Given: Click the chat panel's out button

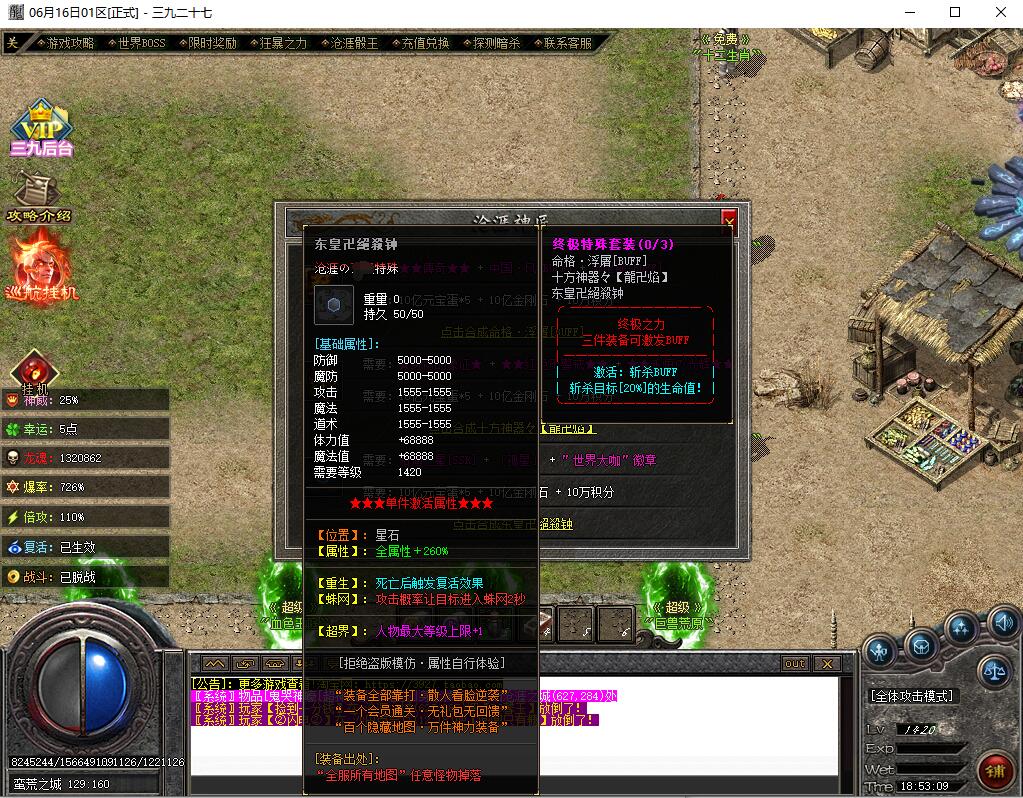Looking at the screenshot, I should coord(795,664).
